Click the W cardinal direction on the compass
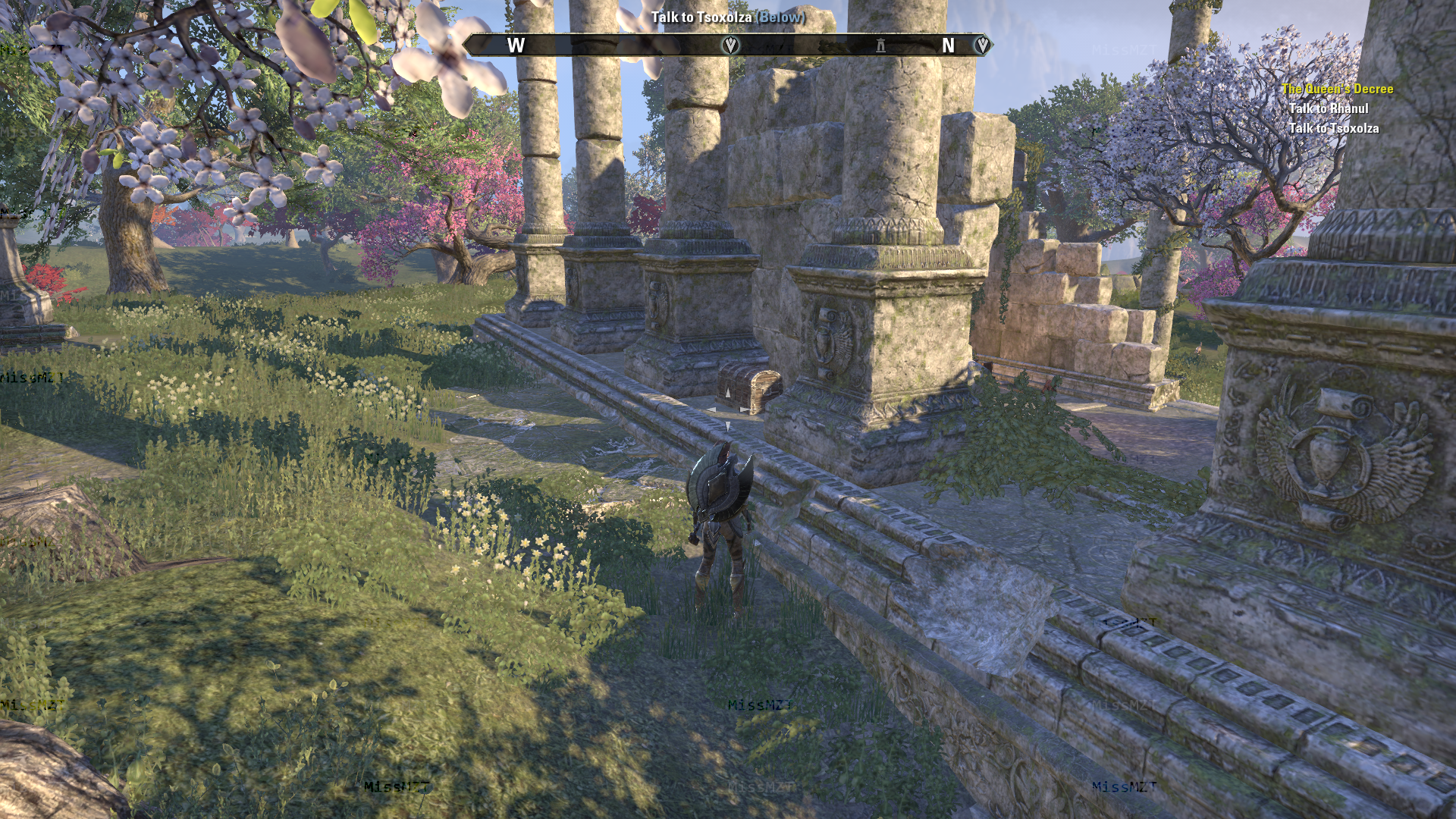This screenshot has height=819, width=1456. click(x=517, y=45)
